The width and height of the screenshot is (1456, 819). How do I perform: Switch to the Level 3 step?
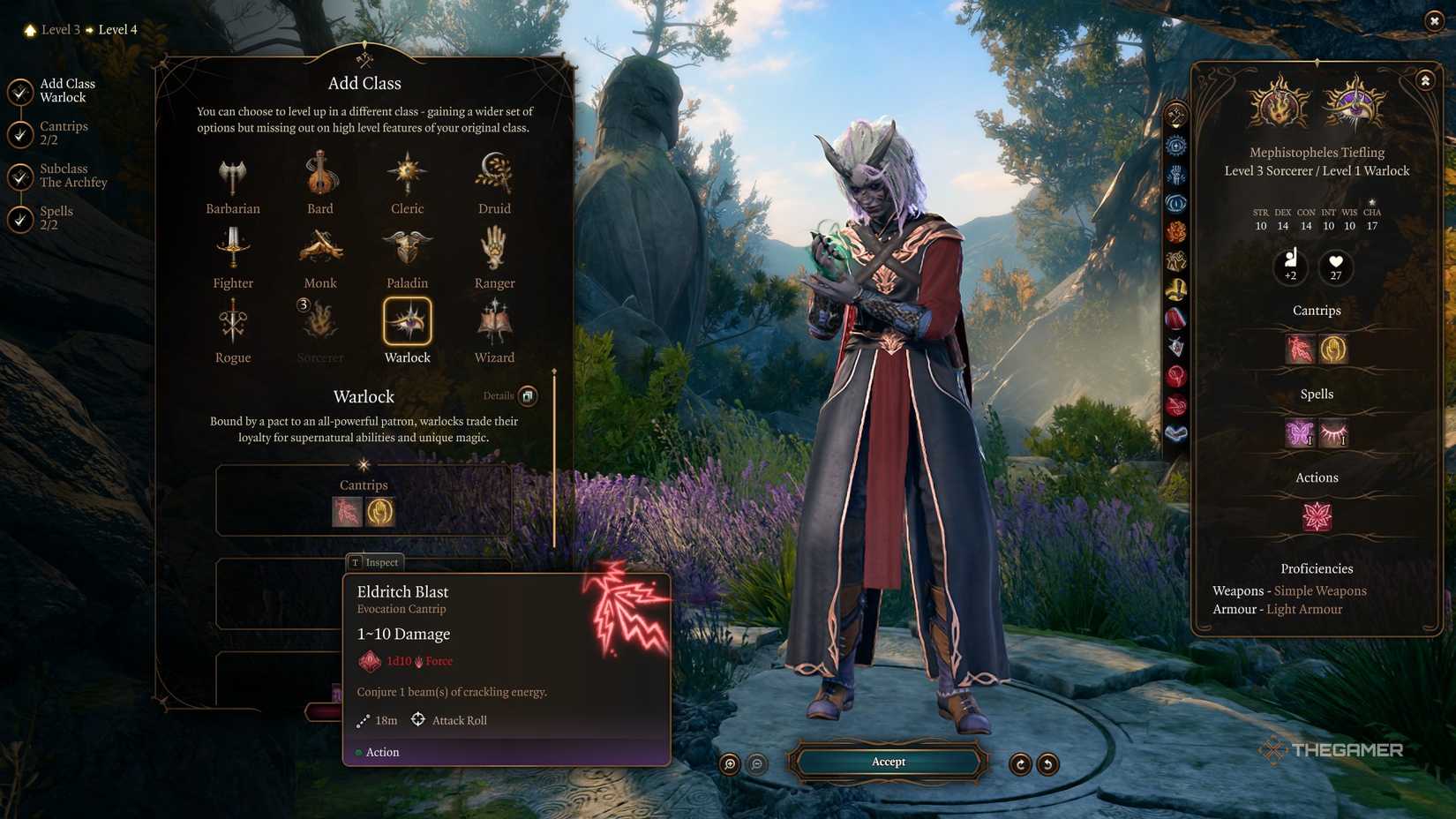(59, 29)
